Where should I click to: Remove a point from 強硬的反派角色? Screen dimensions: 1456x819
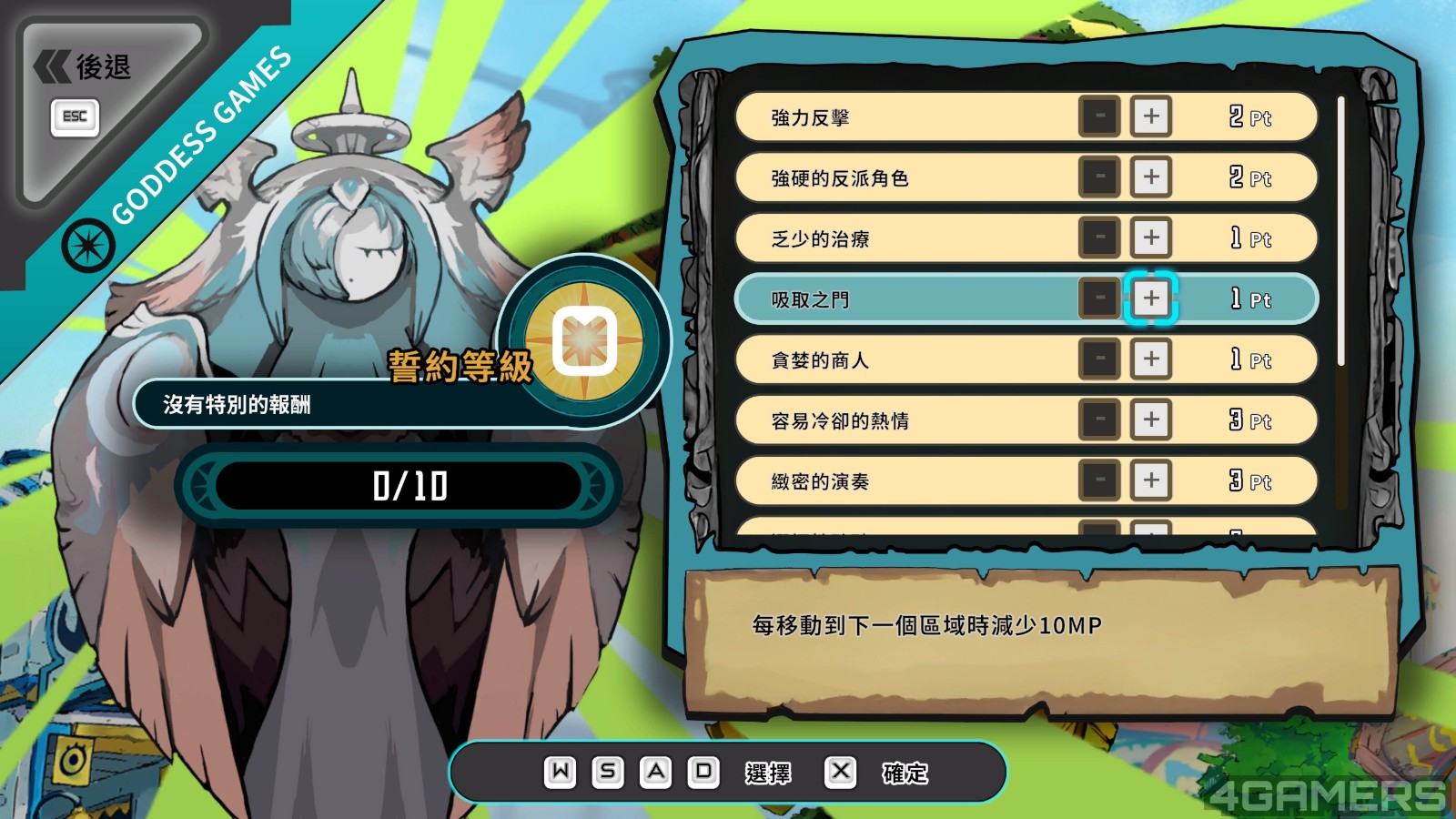(x=1099, y=177)
